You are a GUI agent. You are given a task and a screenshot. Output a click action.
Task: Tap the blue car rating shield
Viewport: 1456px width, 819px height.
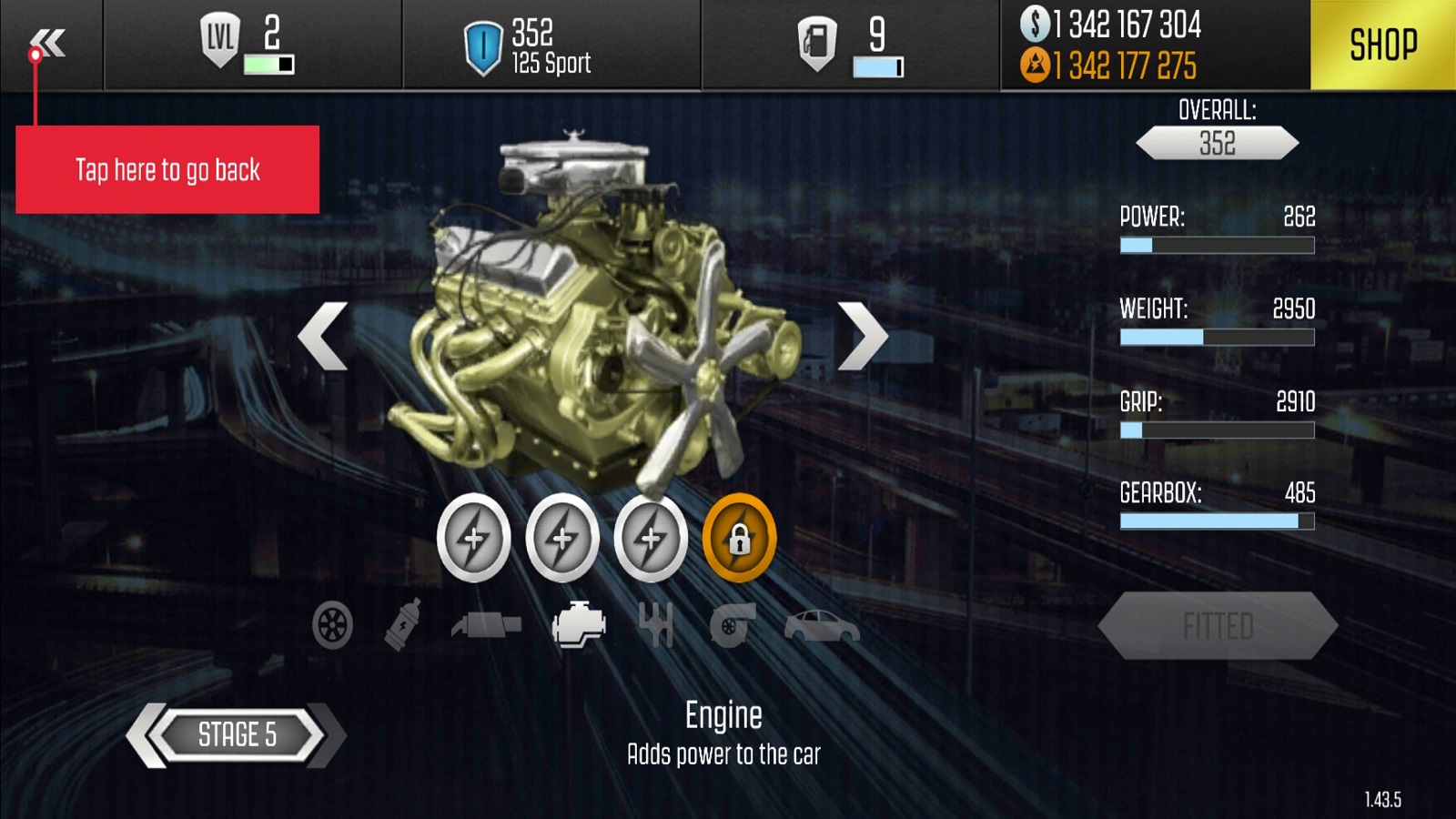click(x=482, y=46)
